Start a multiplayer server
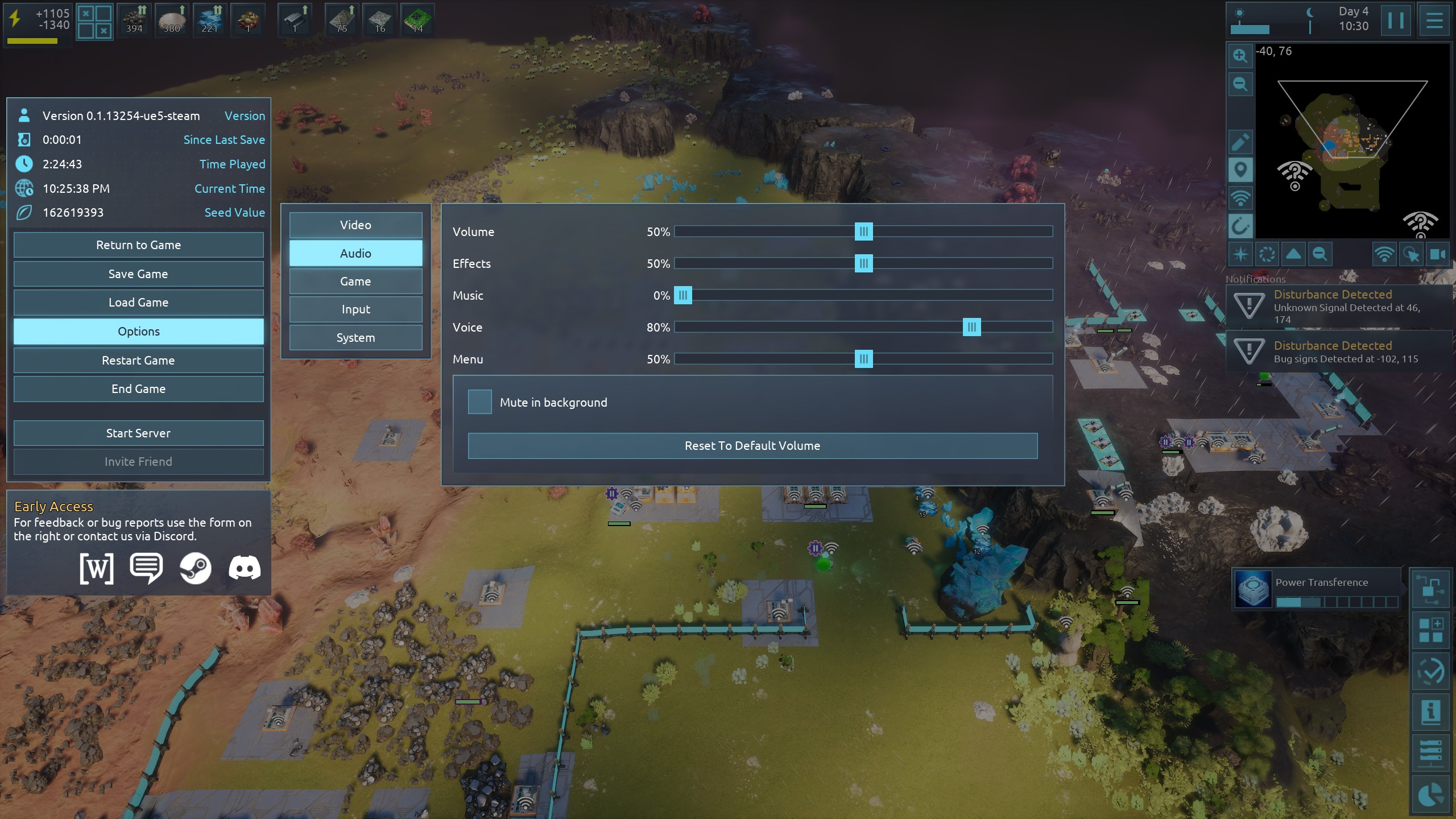 point(138,433)
